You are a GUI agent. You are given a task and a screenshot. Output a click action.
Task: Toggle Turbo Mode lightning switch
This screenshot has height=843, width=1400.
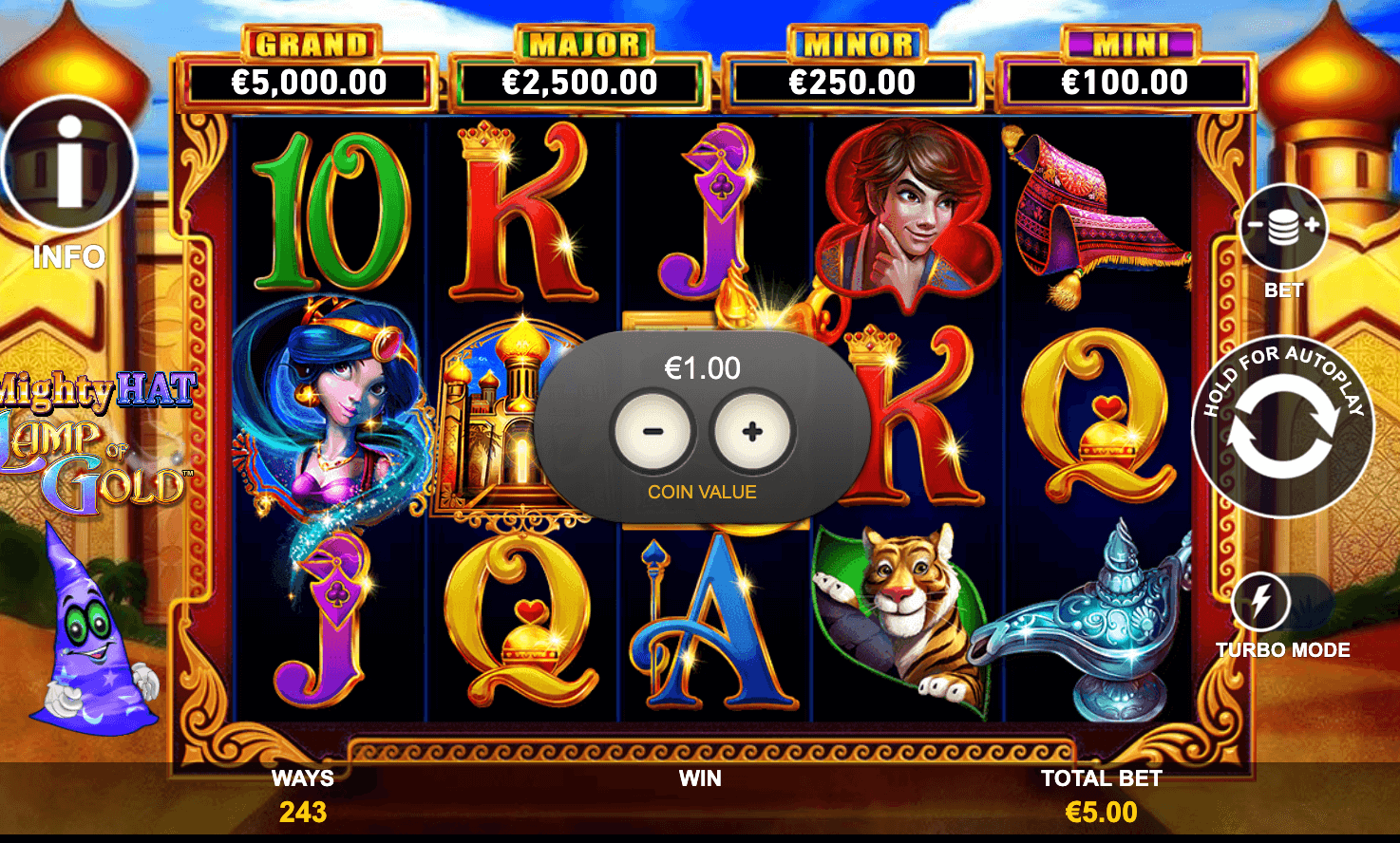[1280, 602]
